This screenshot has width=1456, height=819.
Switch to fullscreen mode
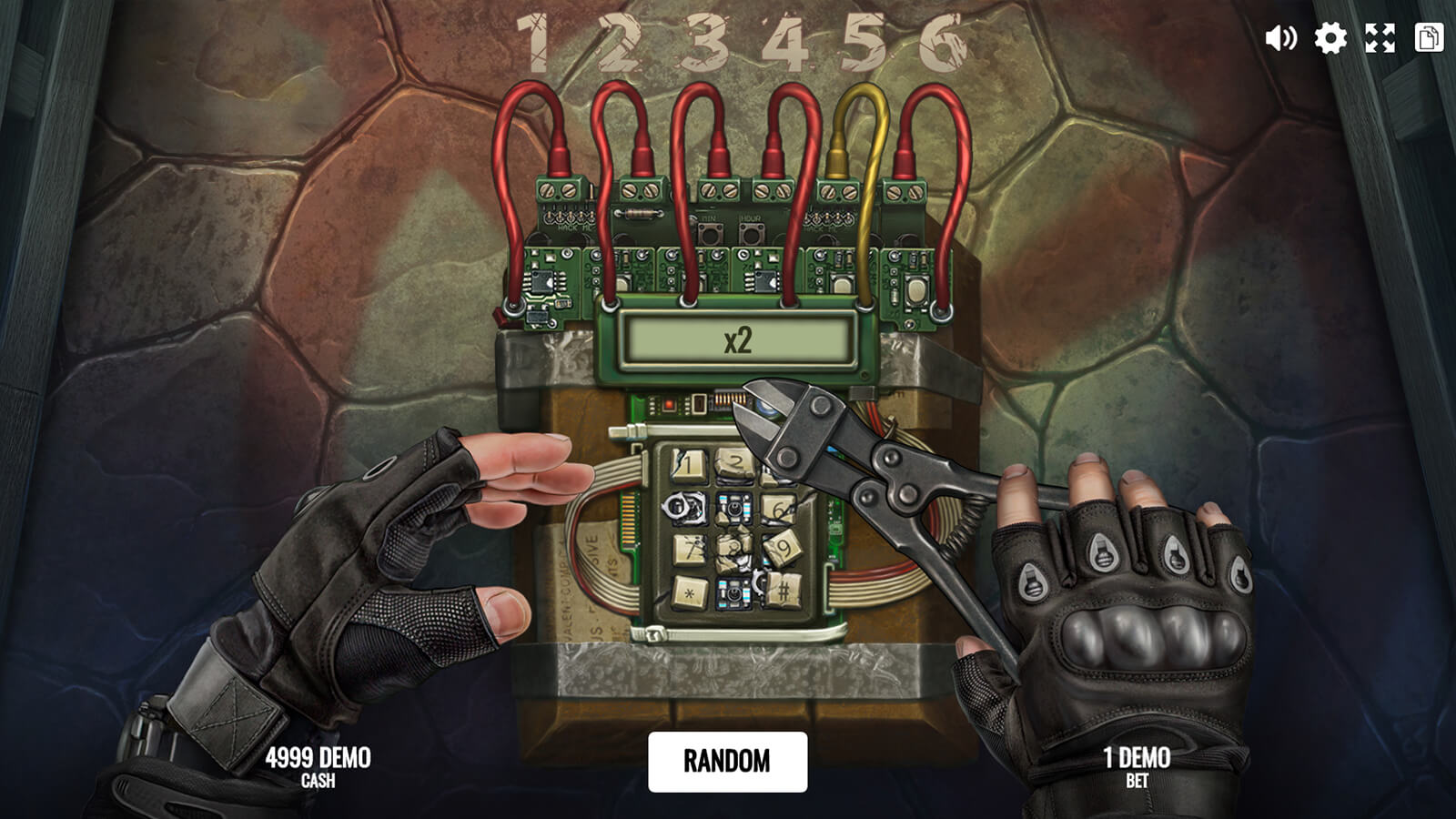coord(1380,38)
